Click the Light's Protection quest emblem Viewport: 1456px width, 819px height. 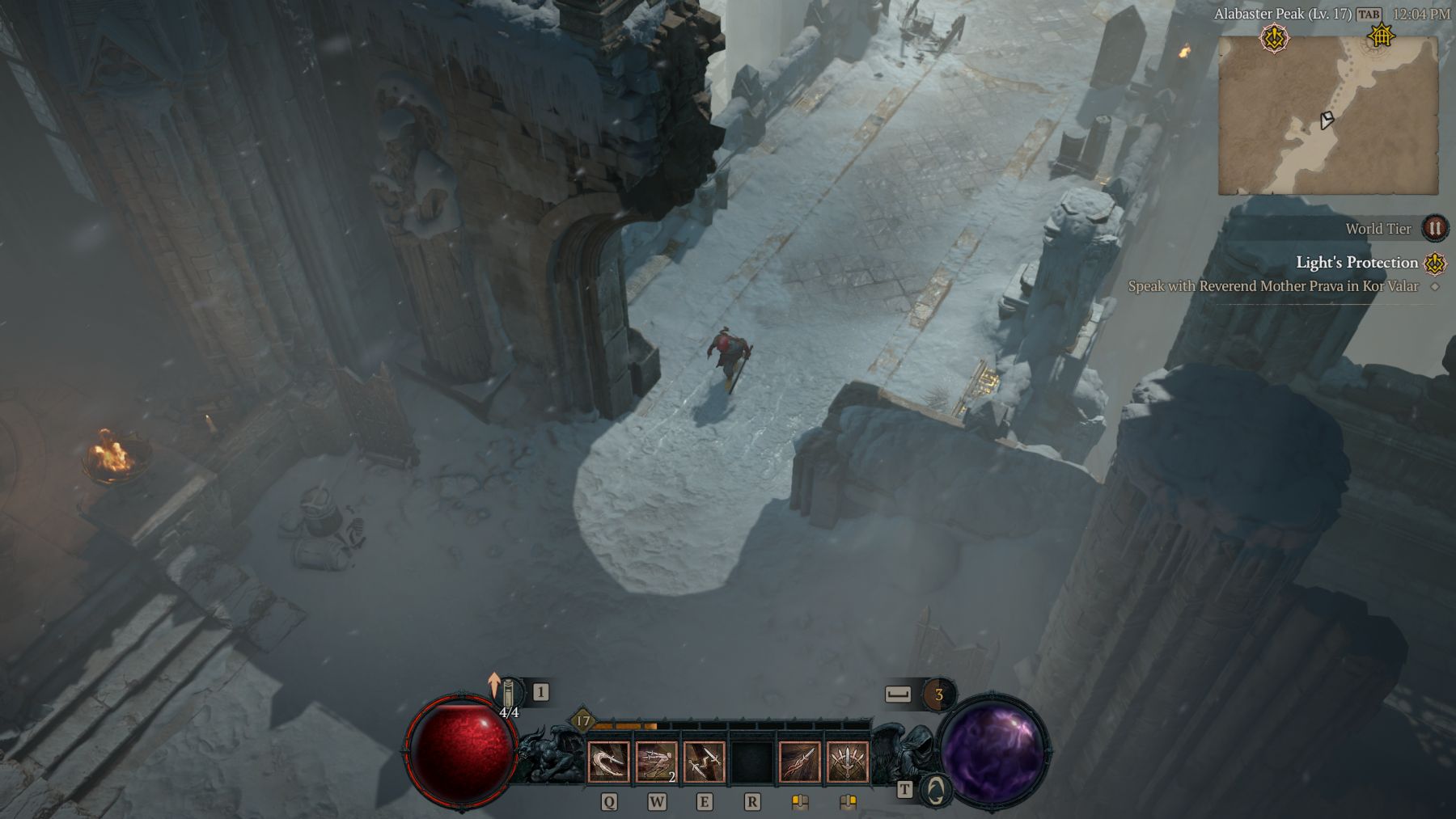click(1435, 263)
